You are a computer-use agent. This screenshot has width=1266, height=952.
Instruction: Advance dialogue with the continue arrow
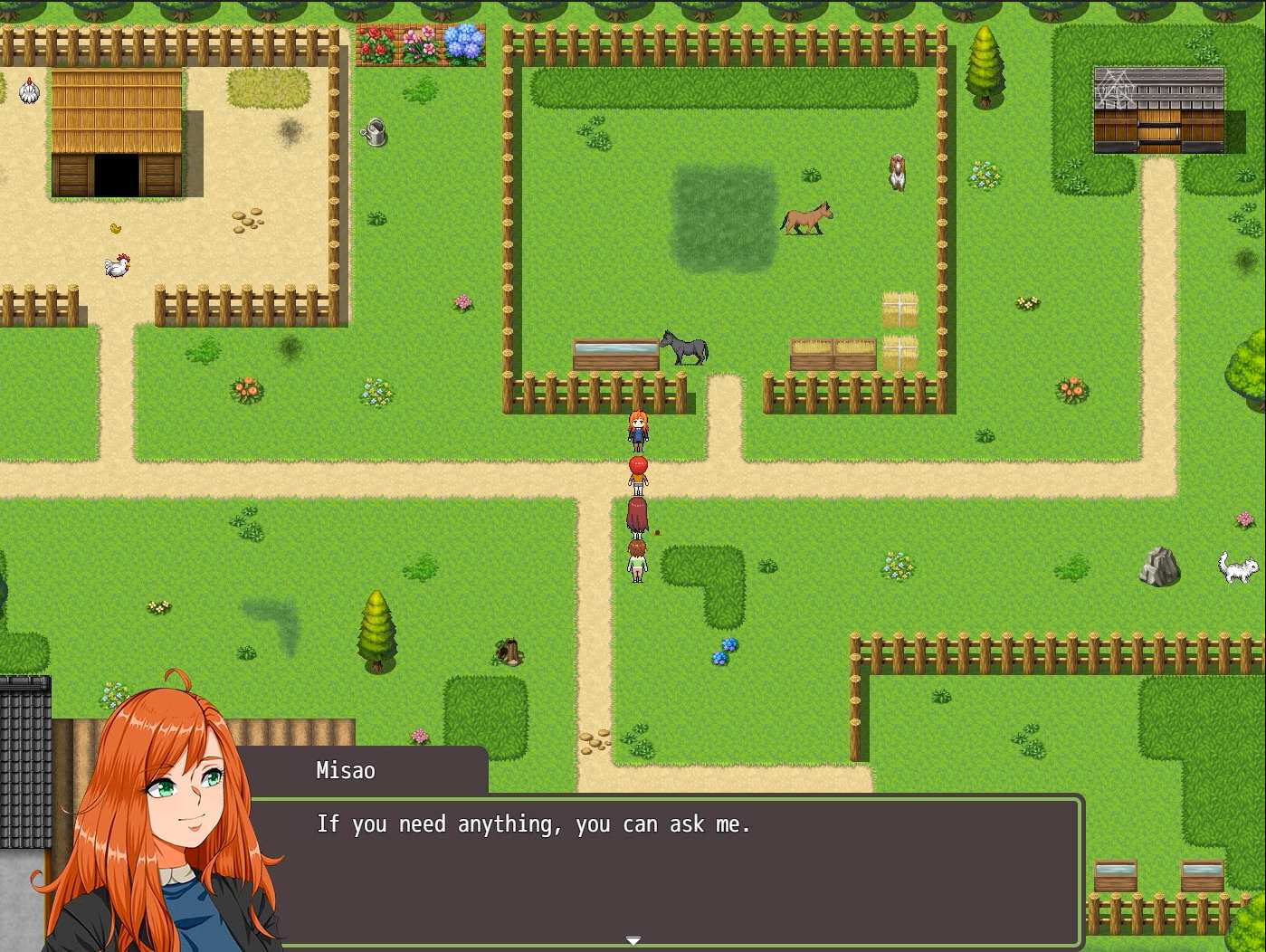pos(633,941)
